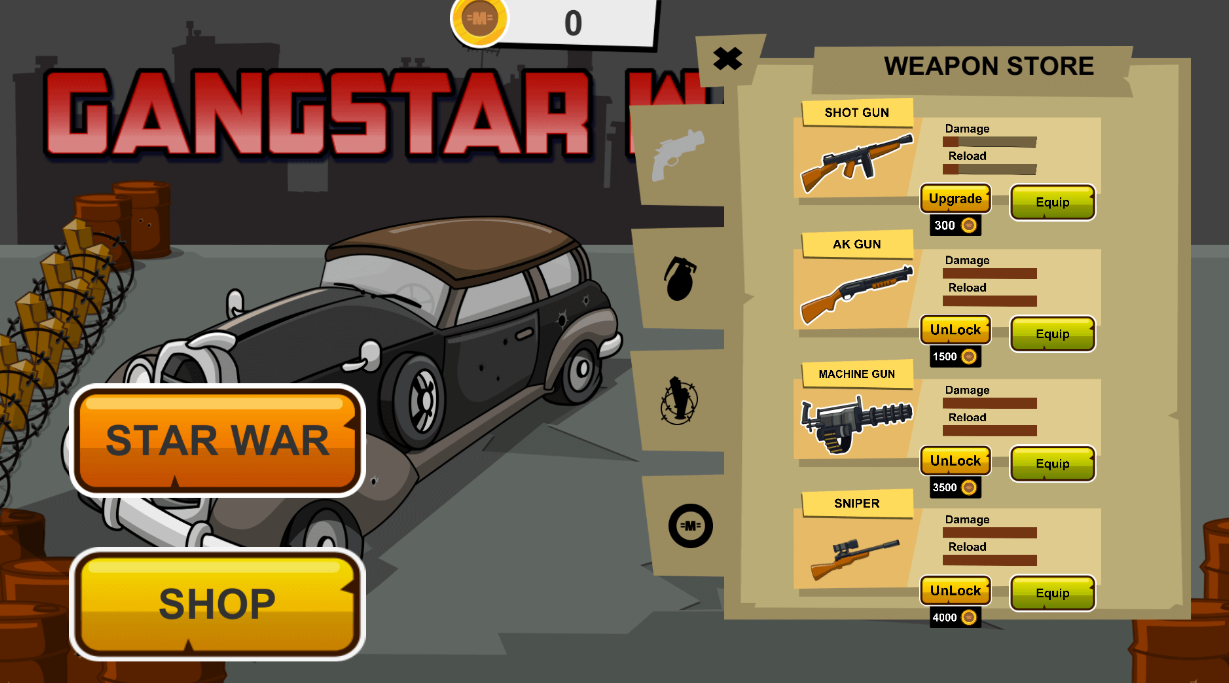Upgrade the Shot Gun for 300

pos(955,199)
